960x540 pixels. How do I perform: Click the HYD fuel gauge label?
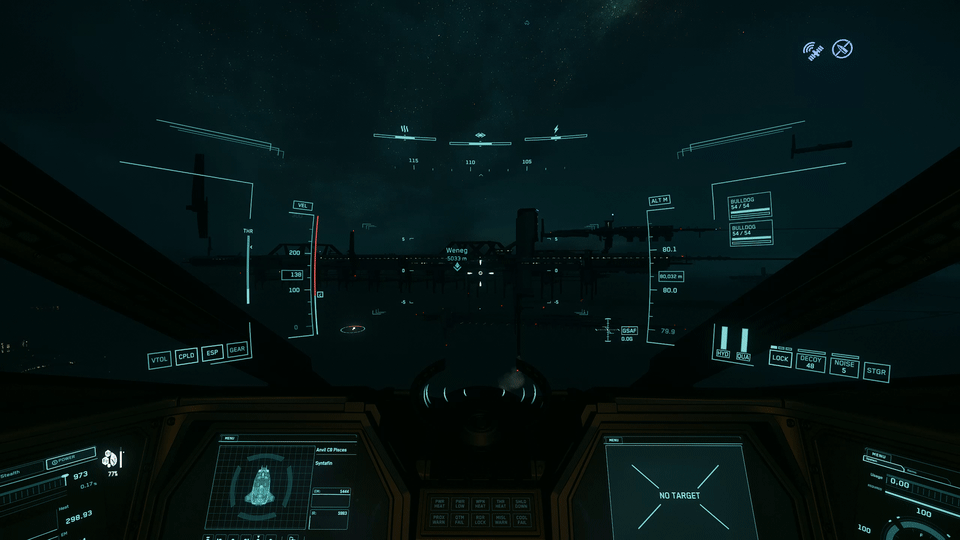click(x=722, y=354)
